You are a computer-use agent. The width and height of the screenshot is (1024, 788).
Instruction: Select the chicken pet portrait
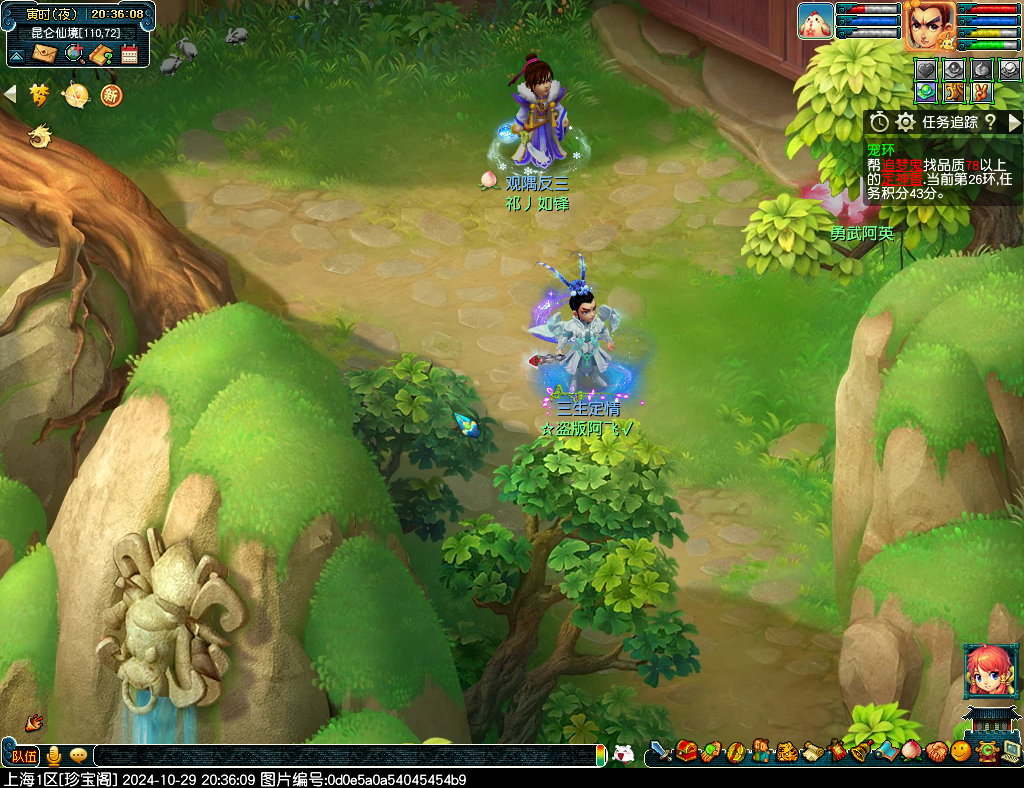point(815,21)
